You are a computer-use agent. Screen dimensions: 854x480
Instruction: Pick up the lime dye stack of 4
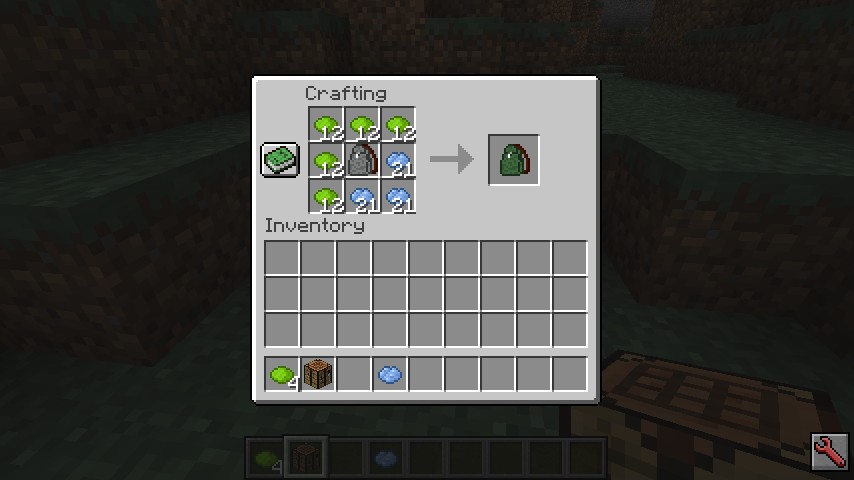pos(282,375)
